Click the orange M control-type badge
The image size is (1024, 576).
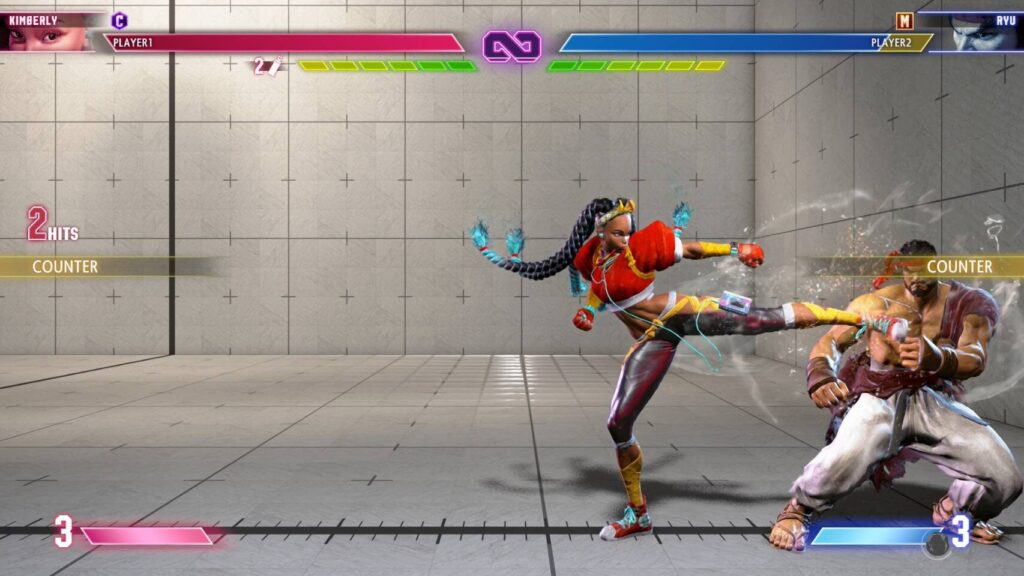904,20
